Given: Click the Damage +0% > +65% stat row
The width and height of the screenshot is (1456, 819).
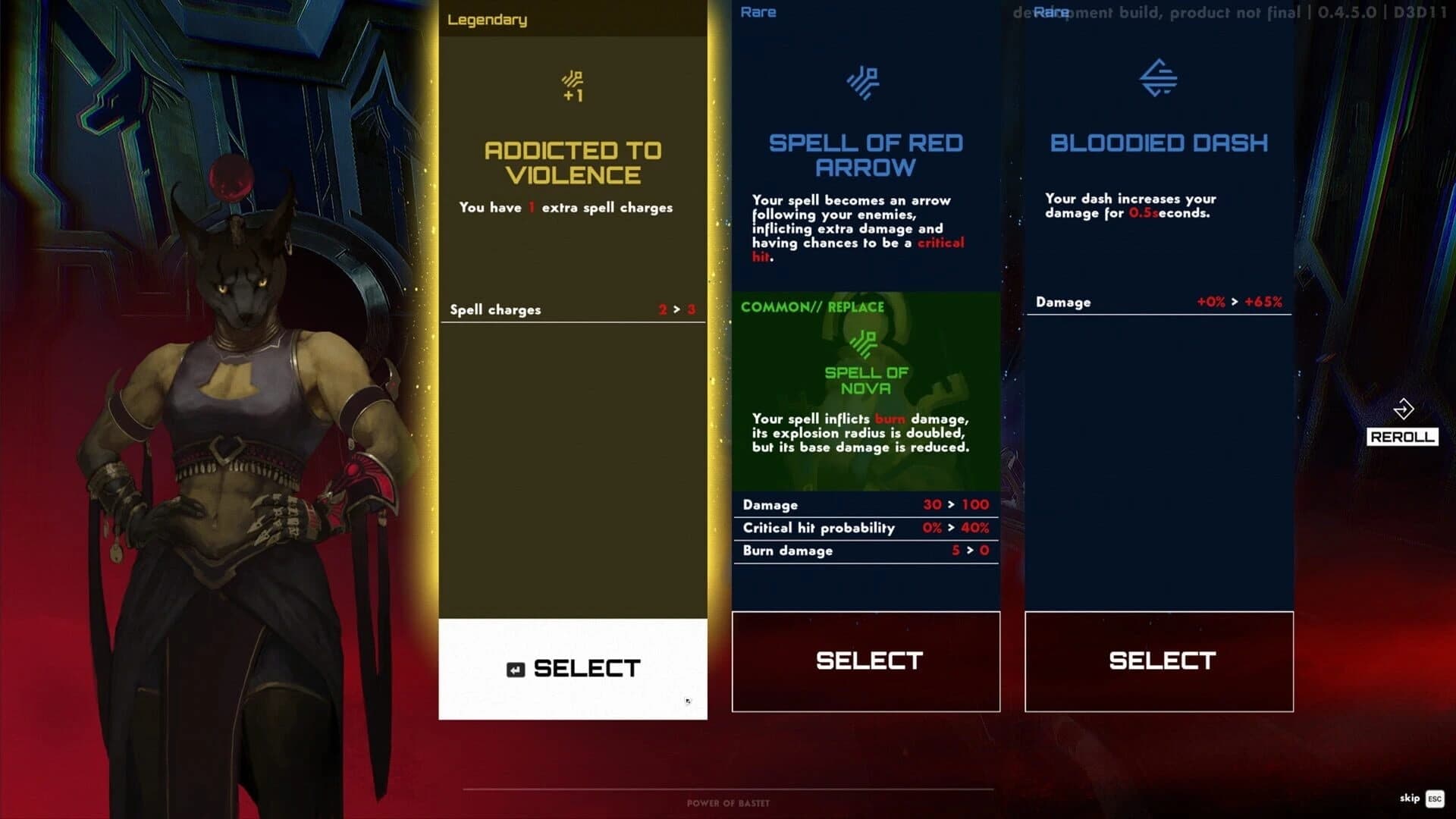Looking at the screenshot, I should [1159, 302].
